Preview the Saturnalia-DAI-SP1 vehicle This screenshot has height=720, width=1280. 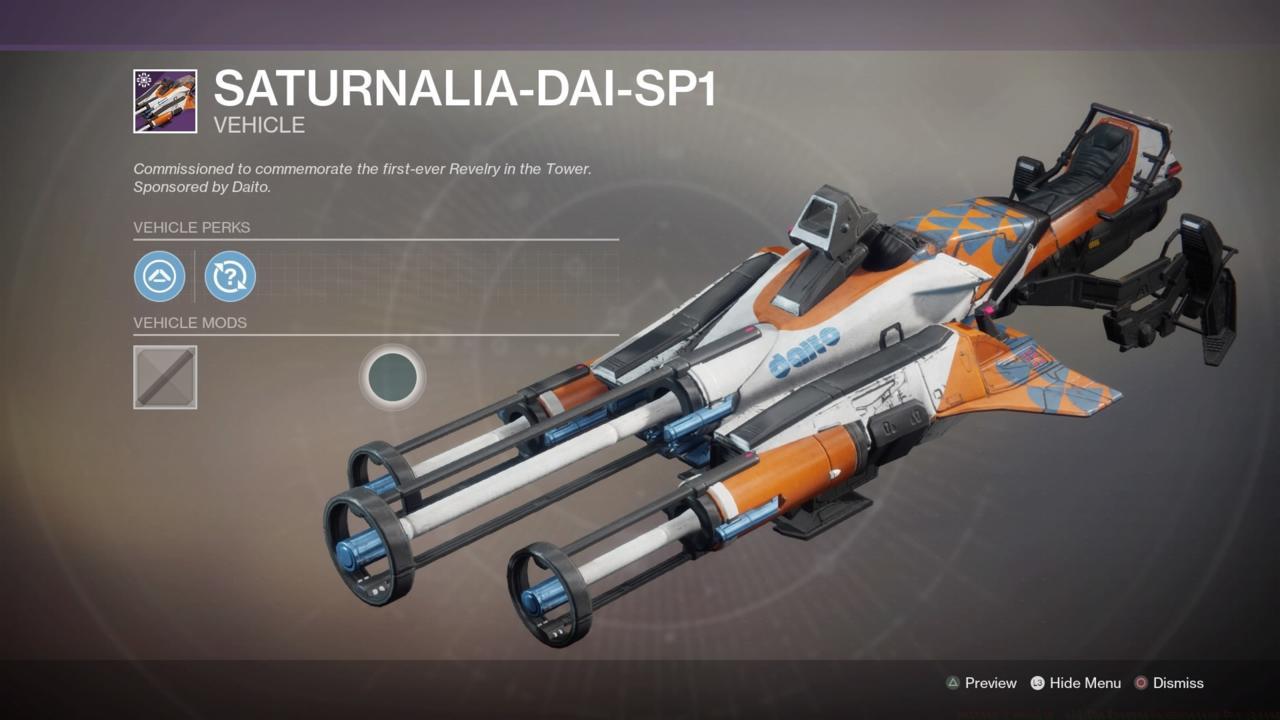pyautogui.click(x=990, y=683)
